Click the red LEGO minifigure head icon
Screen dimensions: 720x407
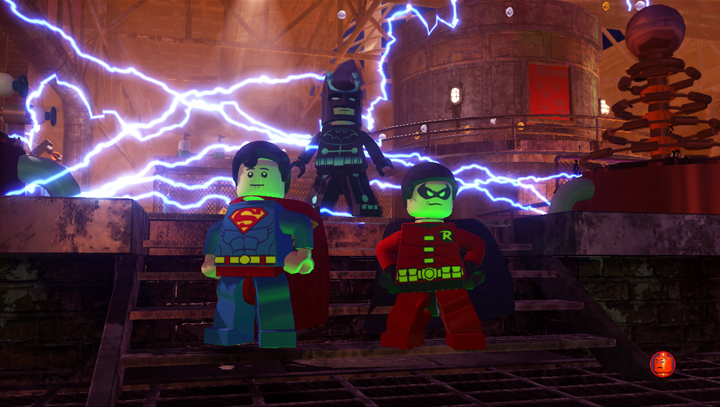point(662,364)
